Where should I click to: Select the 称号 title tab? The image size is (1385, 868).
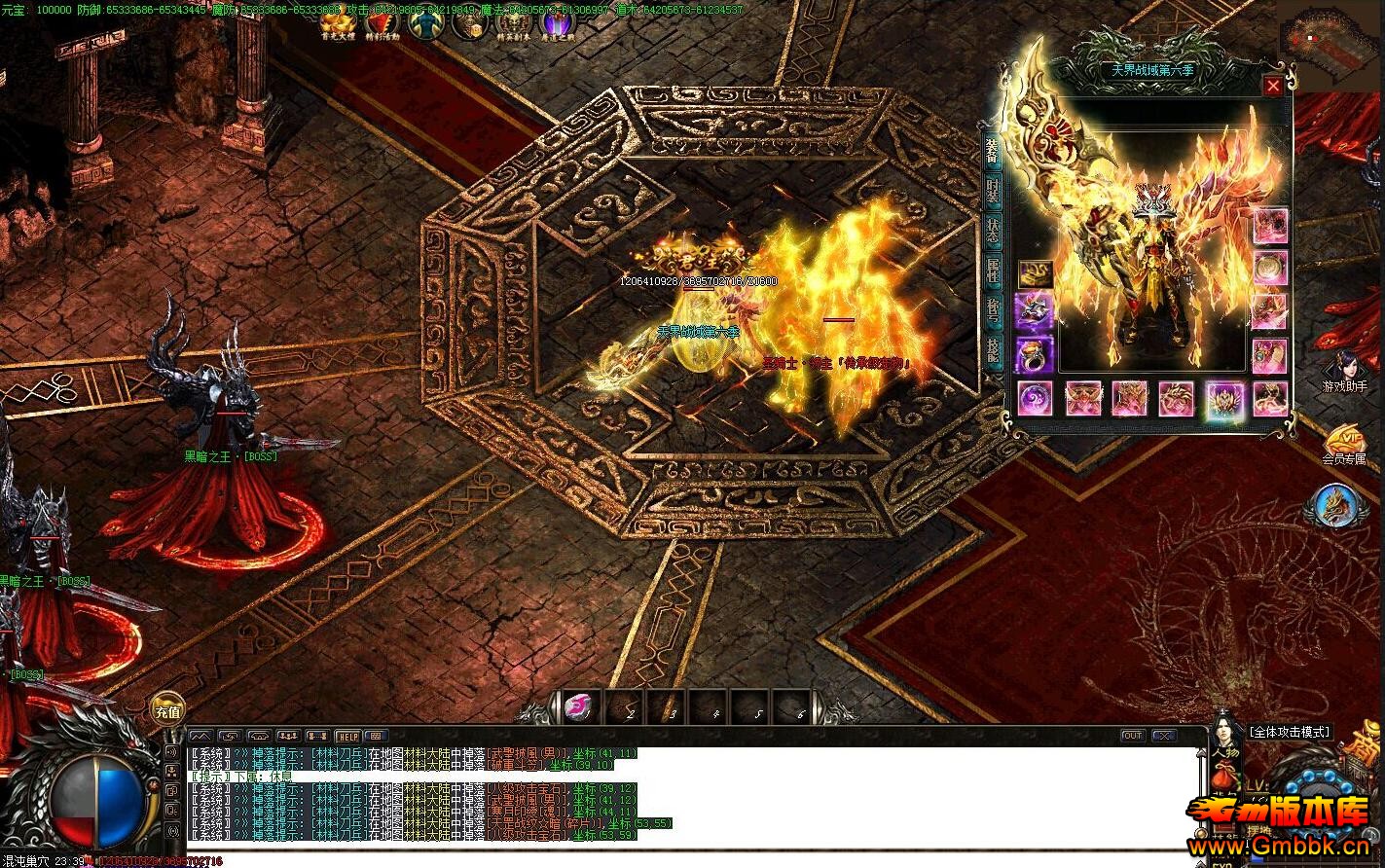pos(992,311)
